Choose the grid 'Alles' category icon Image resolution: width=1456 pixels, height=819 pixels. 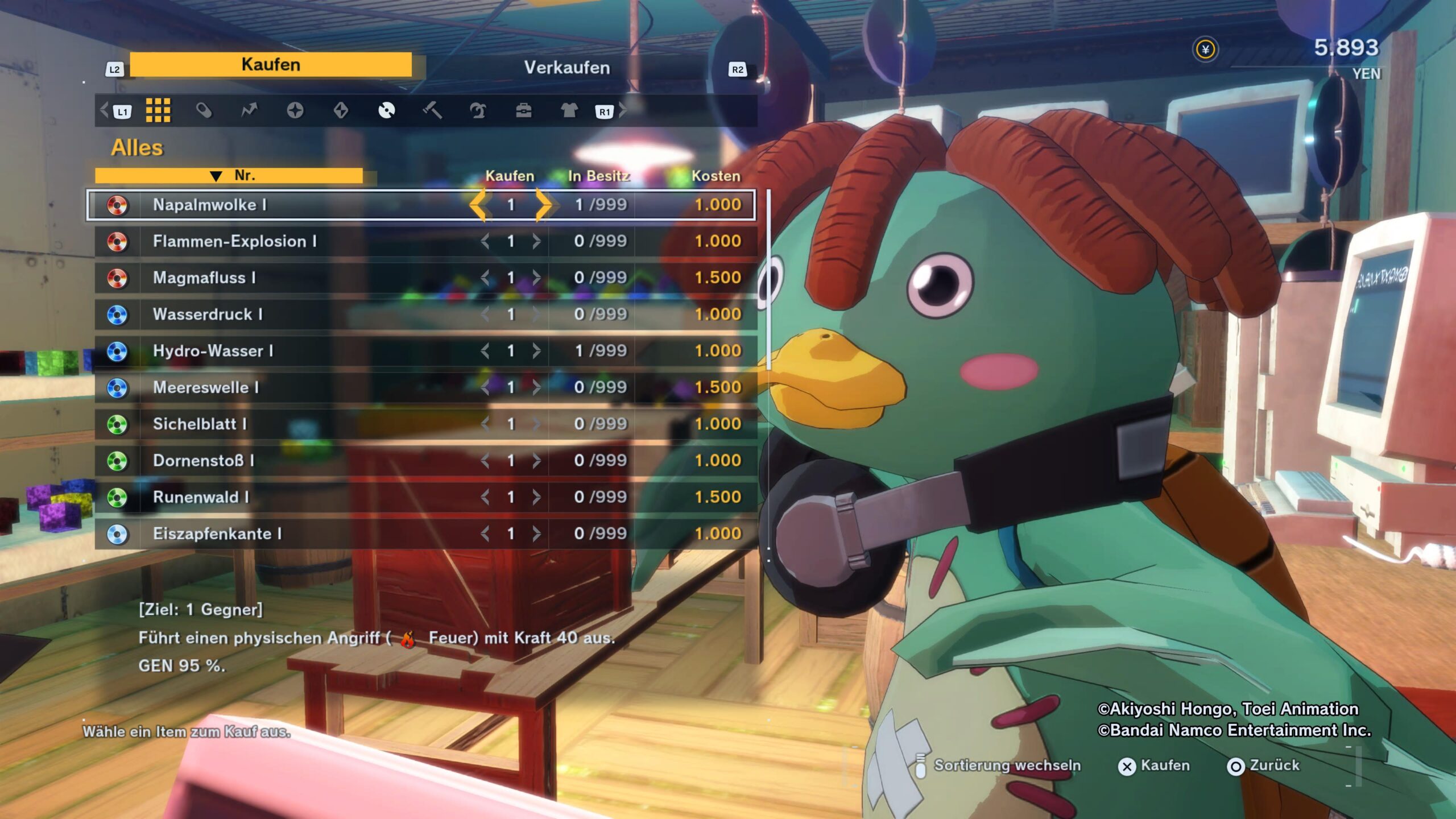pos(158,110)
